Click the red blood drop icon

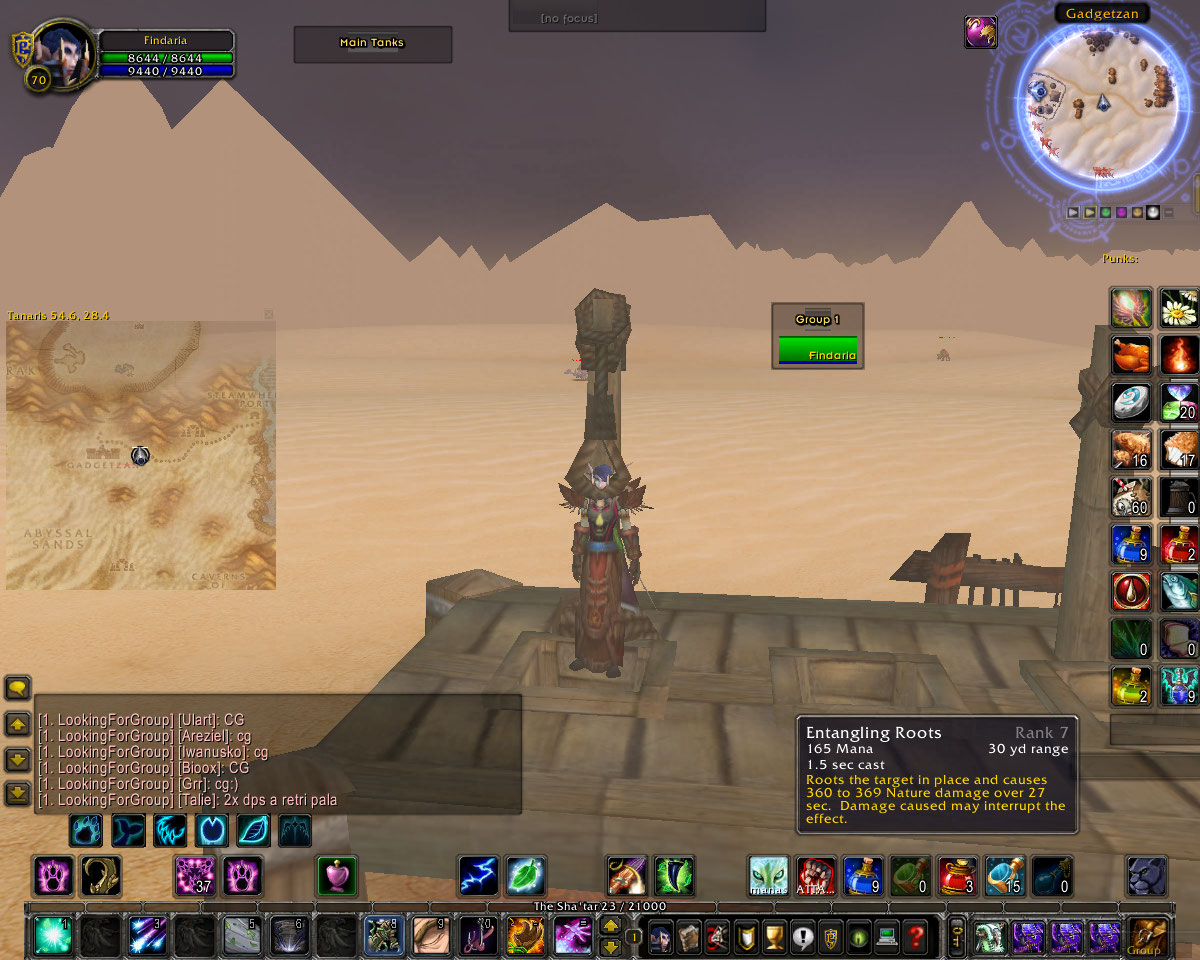pyautogui.click(x=1131, y=591)
